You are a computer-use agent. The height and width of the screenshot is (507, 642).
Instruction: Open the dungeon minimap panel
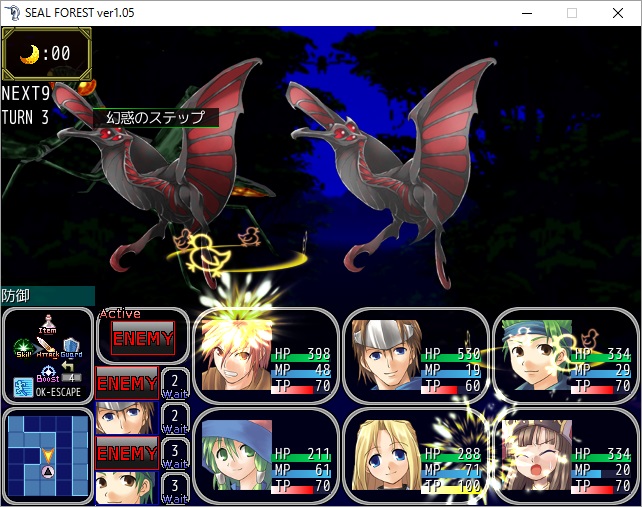47,455
